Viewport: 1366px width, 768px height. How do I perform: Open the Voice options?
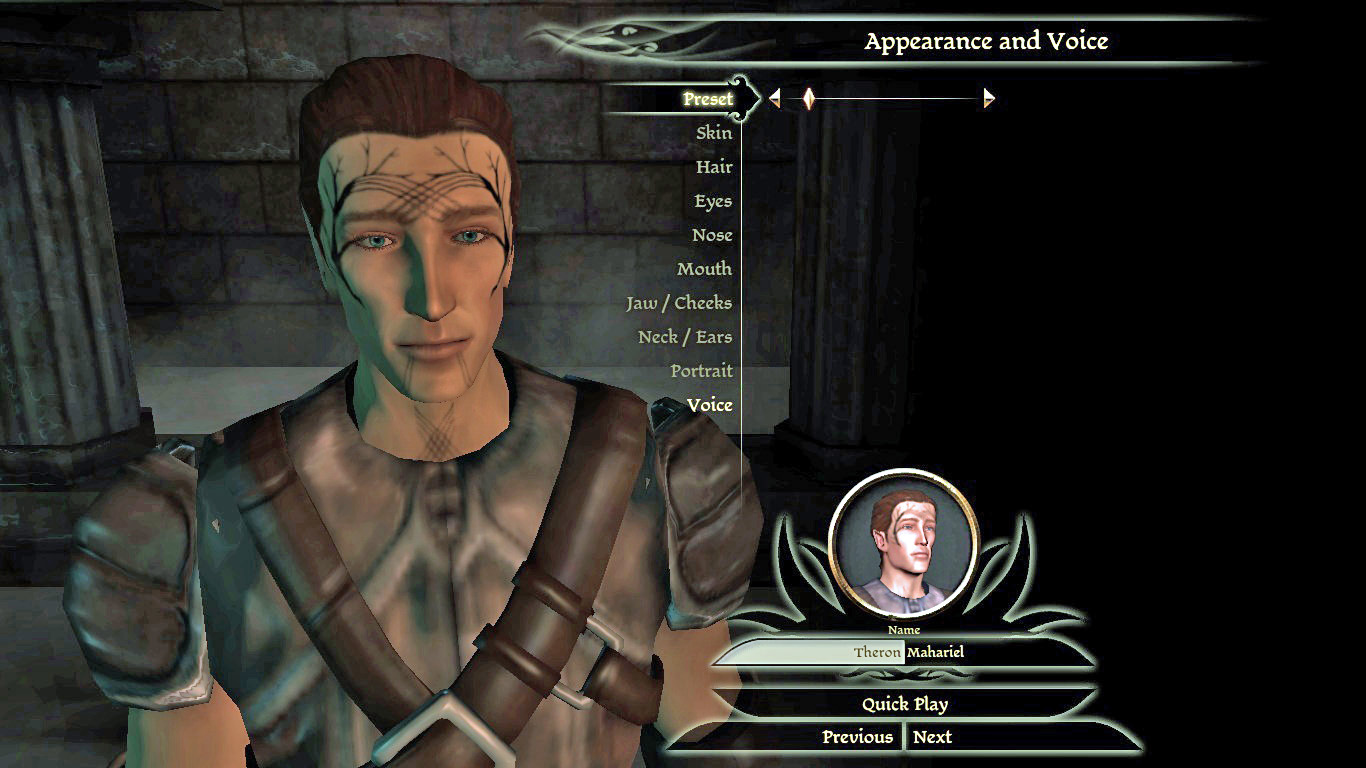[710, 405]
